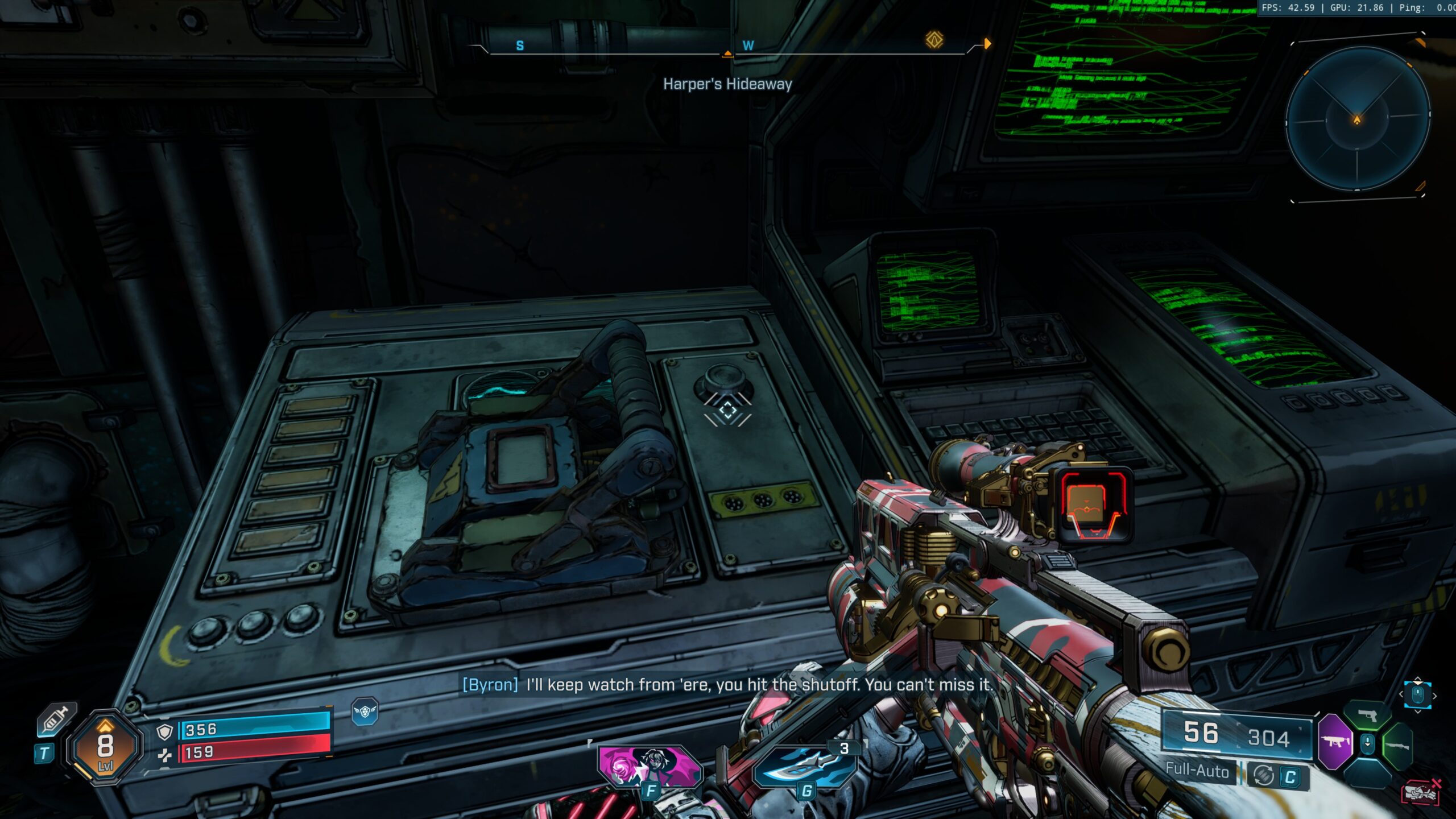Select the pistol icon in the weapon wheel
1456x819 pixels.
1367,715
